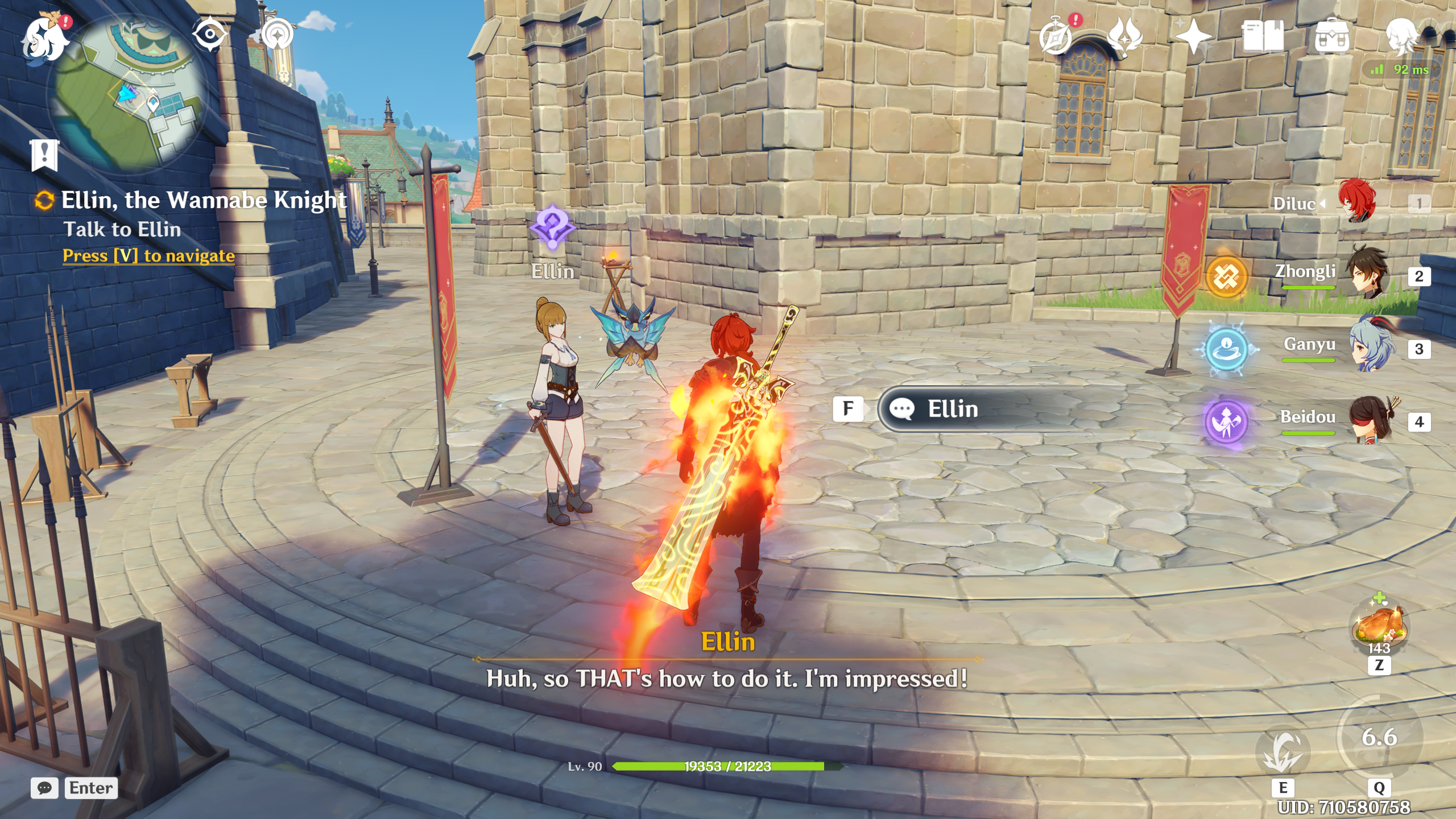Viewport: 1456px width, 819px height.
Task: Select the Ellin, the Wannabe Knight quest tracker
Action: [x=203, y=200]
